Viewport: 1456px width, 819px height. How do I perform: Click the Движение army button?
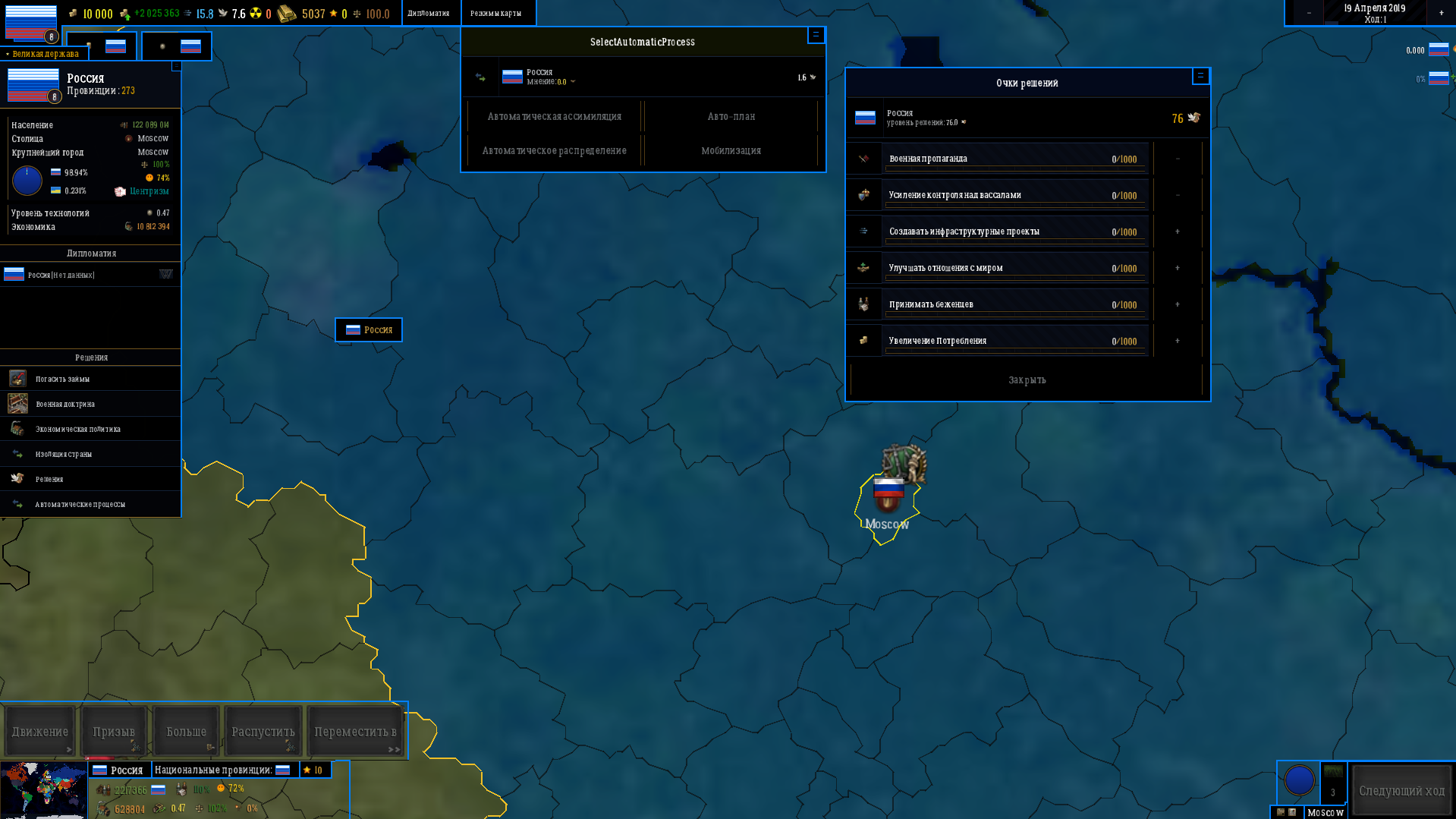coord(39,731)
